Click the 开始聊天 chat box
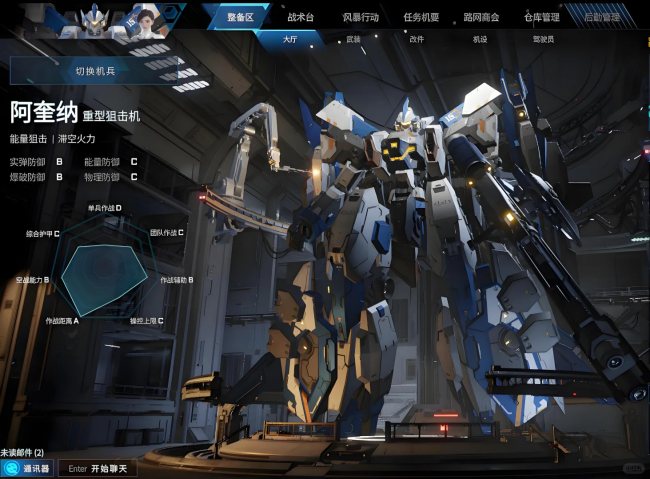This screenshot has height=479, width=650. (x=98, y=468)
